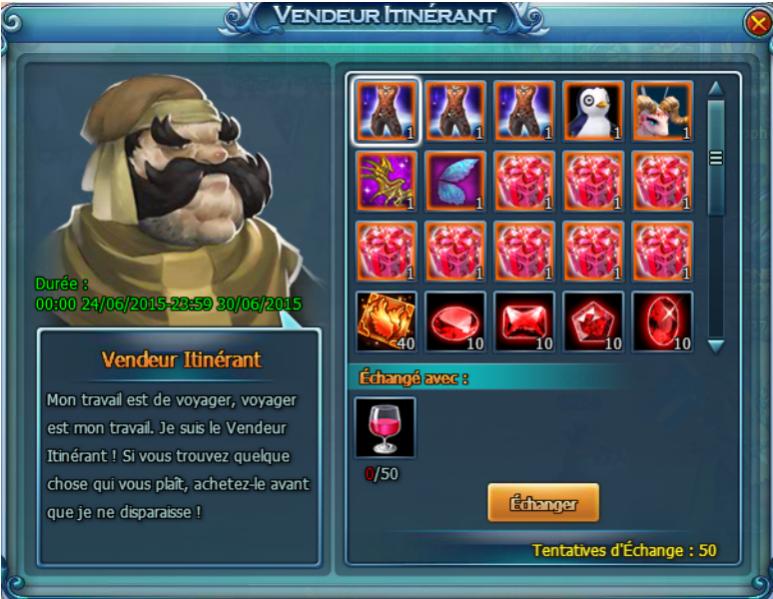The height and width of the screenshot is (599, 773).
Task: Pick the blue butterfly wings item
Action: tap(456, 181)
